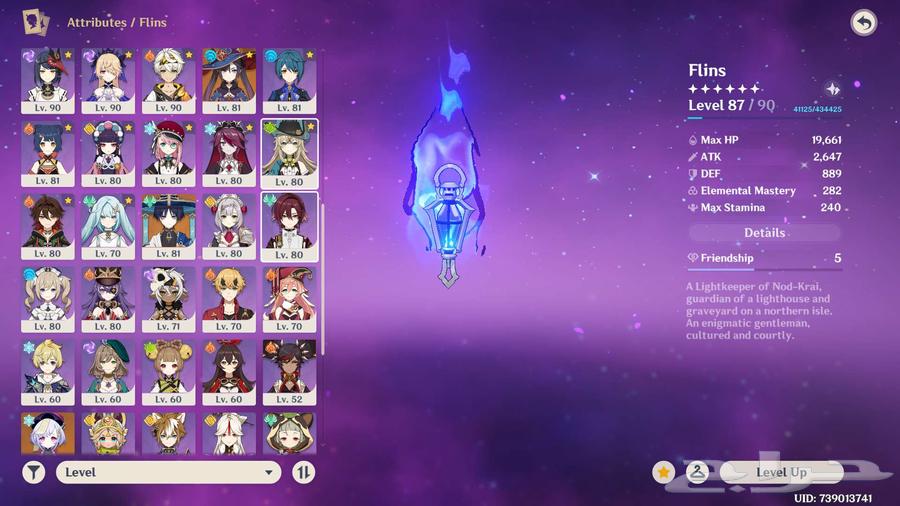Open the Details stats panel
The width and height of the screenshot is (900, 506).
tap(765, 232)
